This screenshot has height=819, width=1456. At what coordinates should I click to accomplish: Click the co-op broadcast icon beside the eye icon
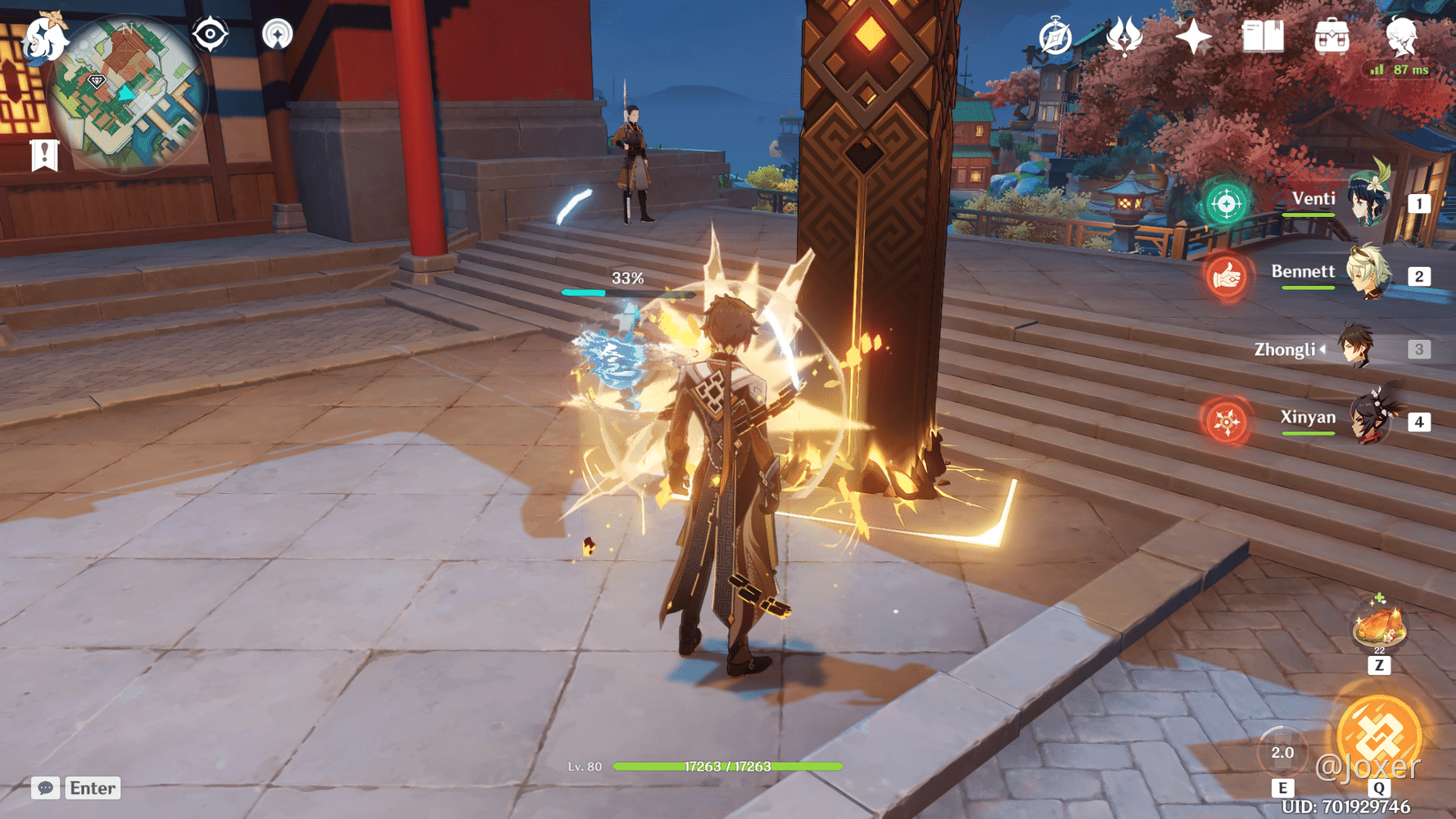point(278,34)
